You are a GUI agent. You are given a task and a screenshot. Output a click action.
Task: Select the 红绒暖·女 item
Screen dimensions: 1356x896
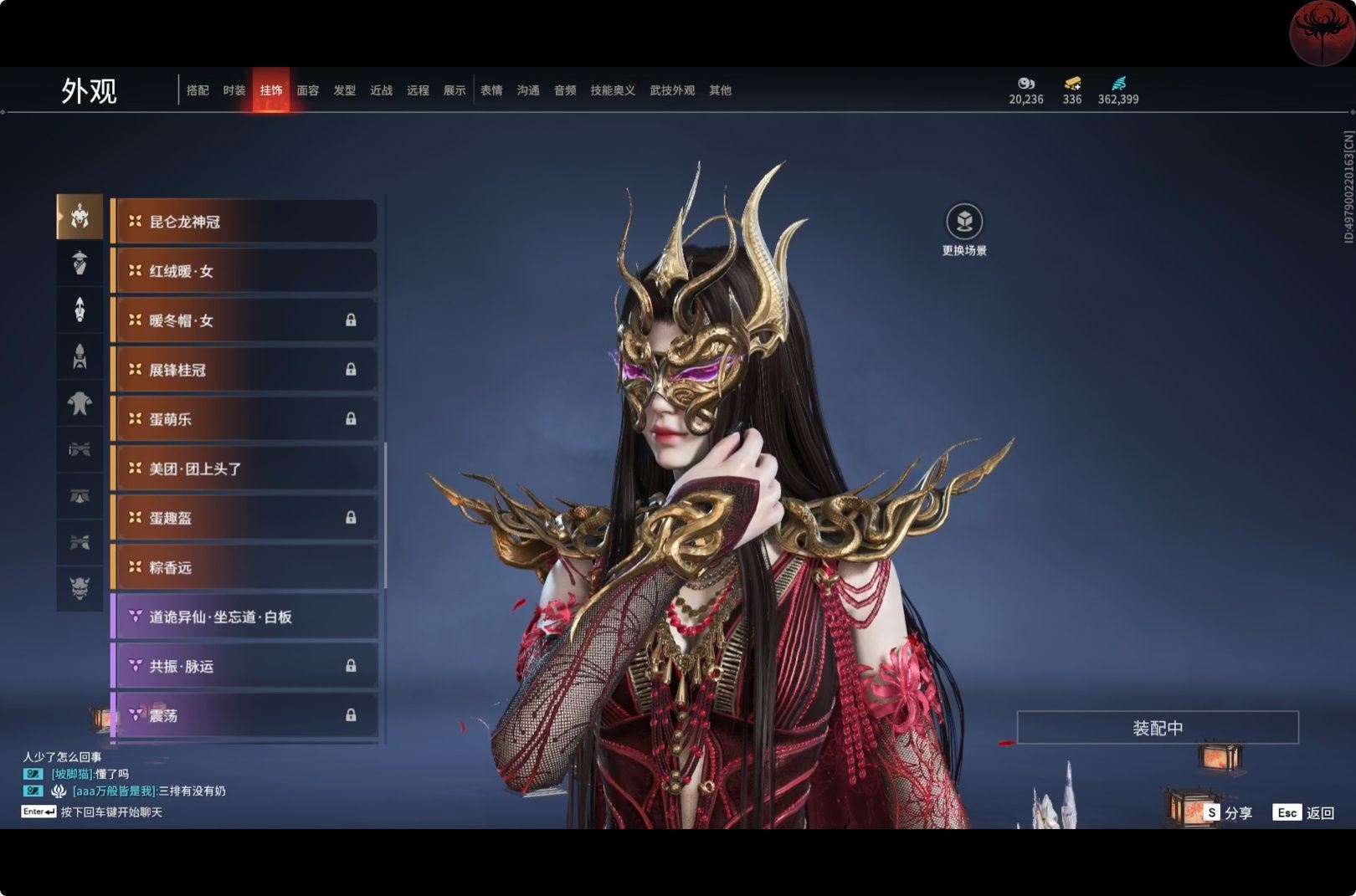(244, 271)
